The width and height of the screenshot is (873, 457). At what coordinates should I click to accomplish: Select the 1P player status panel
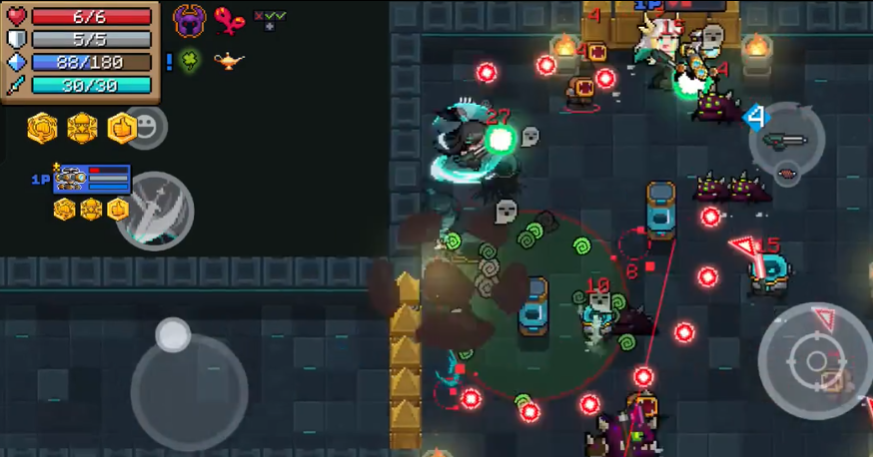tap(91, 179)
